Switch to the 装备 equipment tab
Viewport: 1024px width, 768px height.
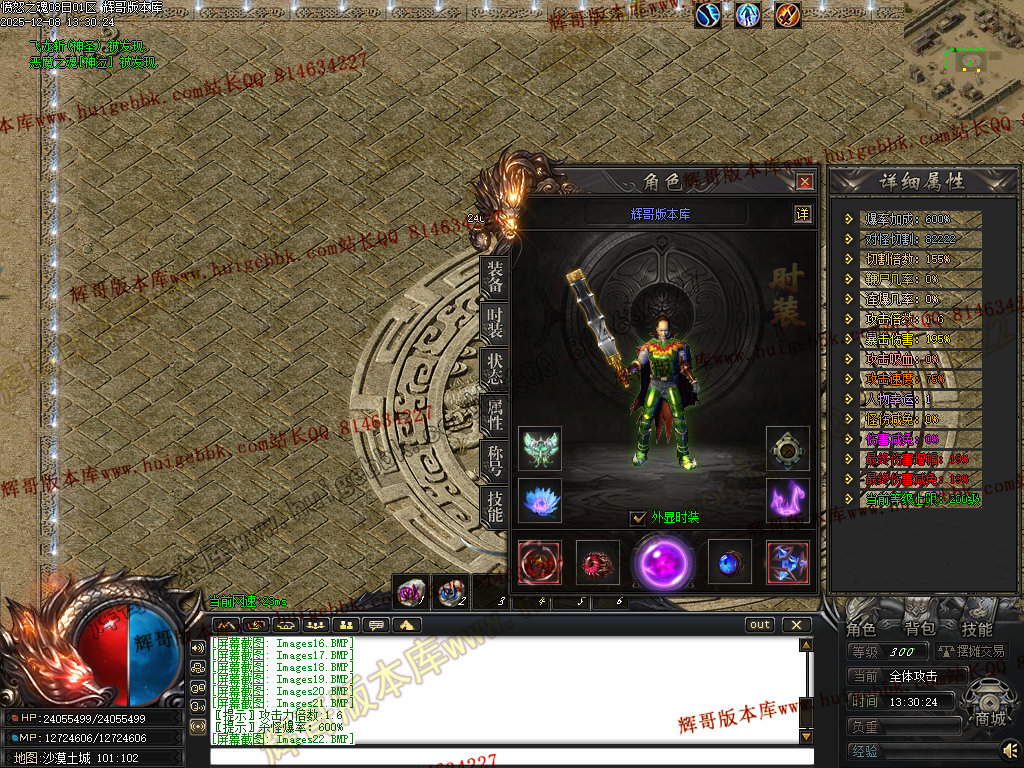[x=494, y=276]
